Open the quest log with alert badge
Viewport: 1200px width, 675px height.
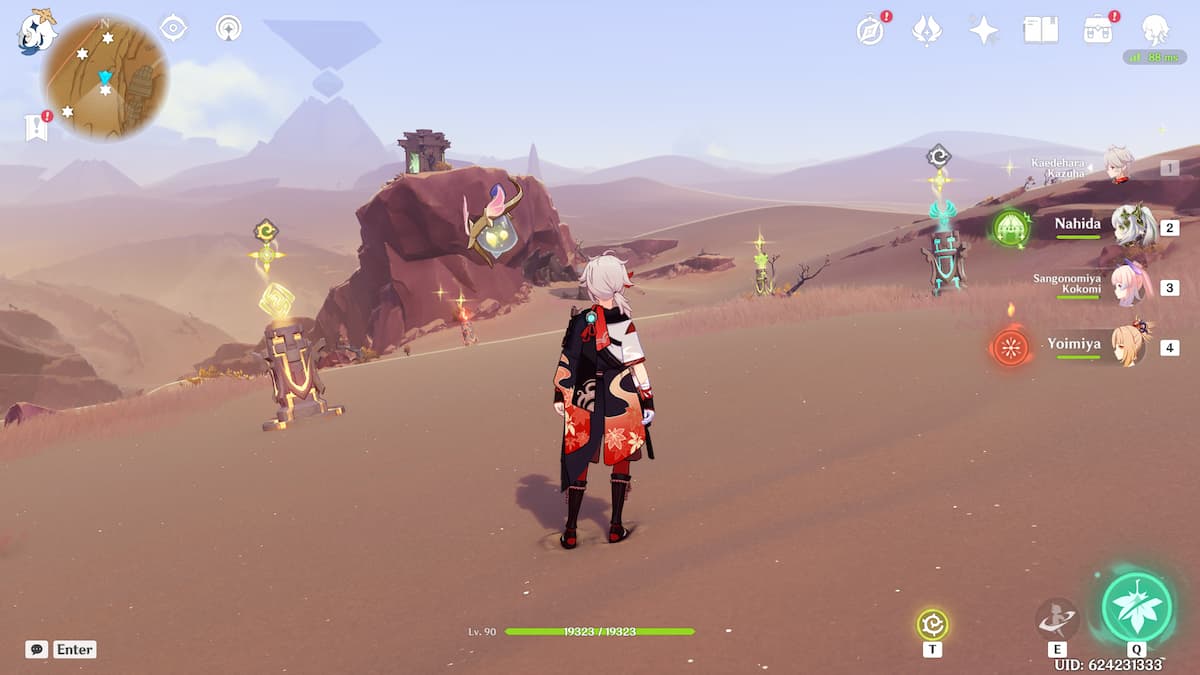click(x=37, y=127)
